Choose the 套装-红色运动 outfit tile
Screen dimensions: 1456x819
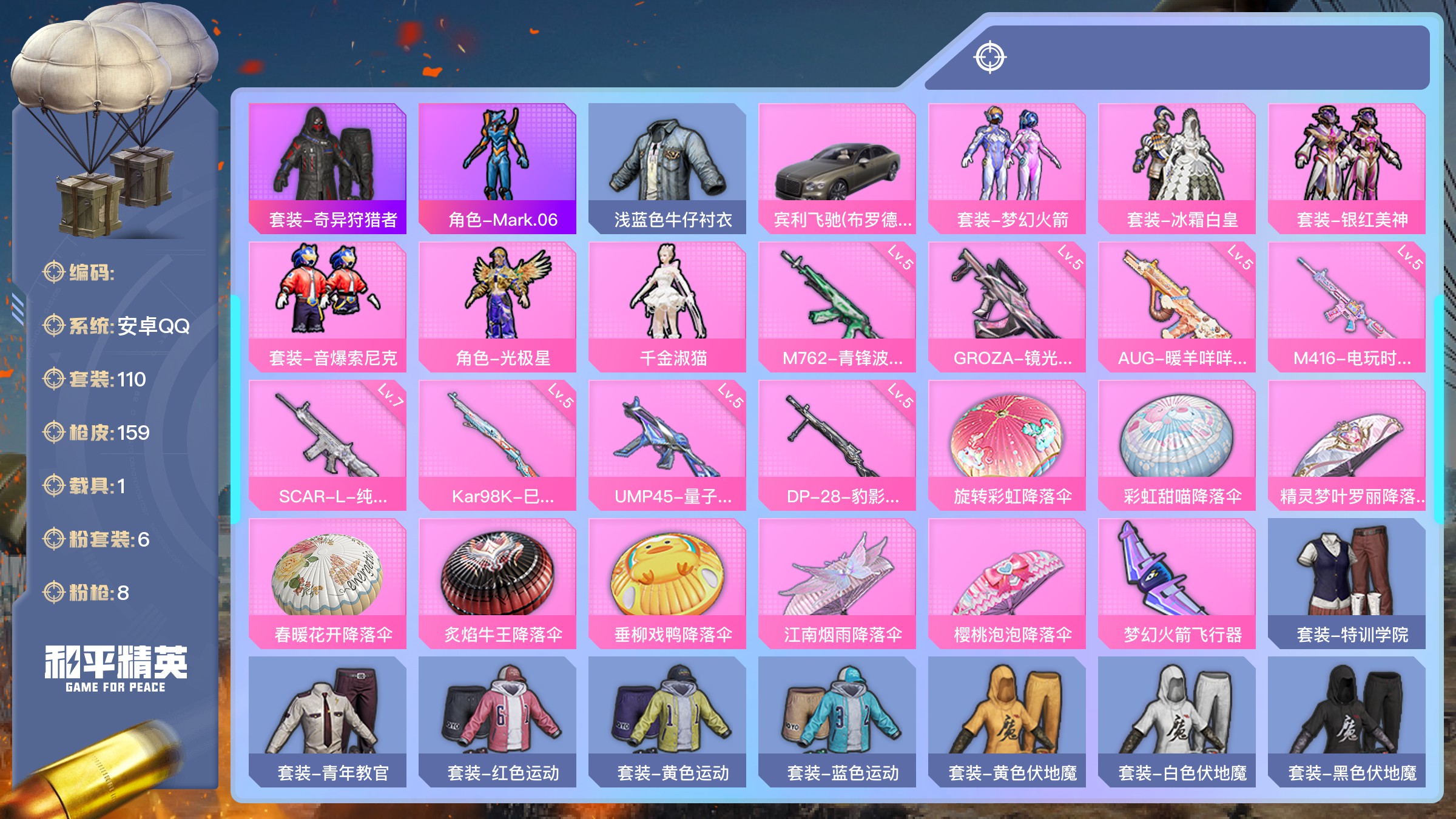tap(497, 721)
